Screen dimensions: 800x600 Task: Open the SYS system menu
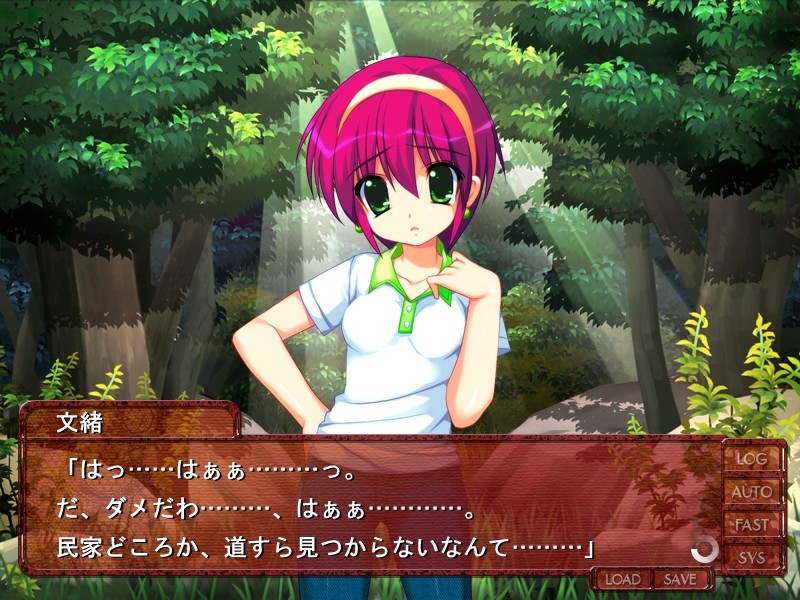click(x=752, y=557)
